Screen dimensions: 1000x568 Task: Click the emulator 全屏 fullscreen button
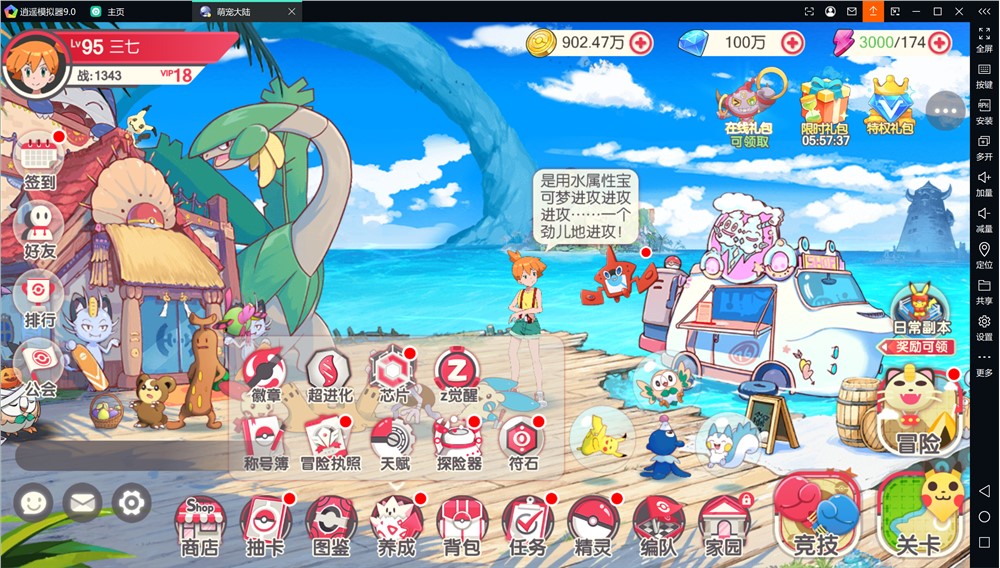click(984, 38)
